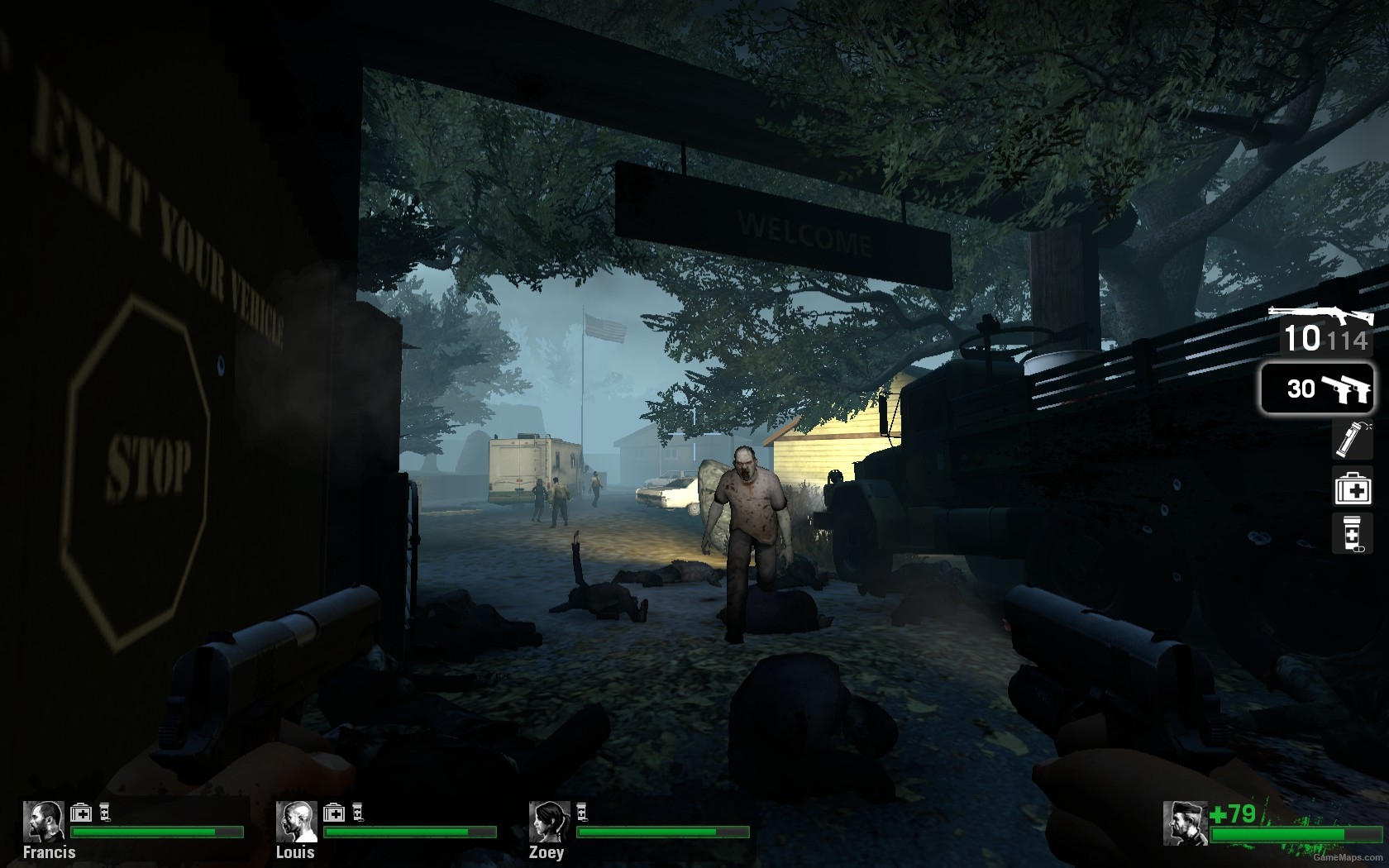Select Louis's name label
1389x868 pixels.
294,852
